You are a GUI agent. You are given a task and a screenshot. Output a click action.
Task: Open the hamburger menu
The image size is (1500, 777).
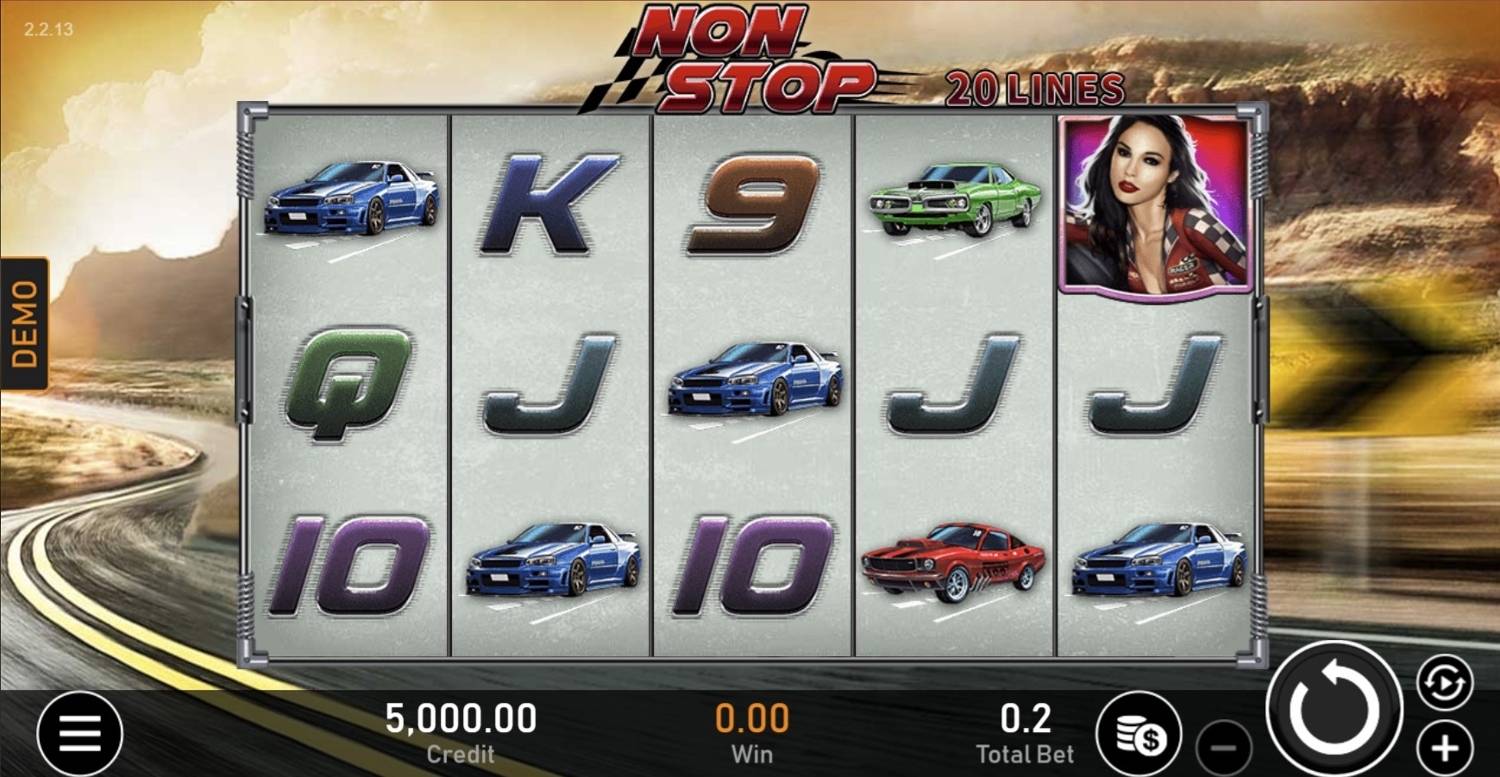pyautogui.click(x=80, y=734)
